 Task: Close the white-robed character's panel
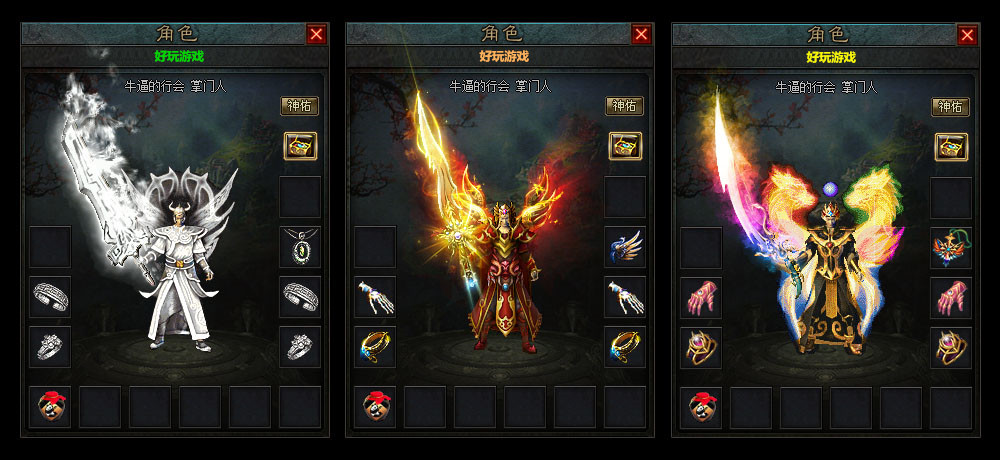click(316, 34)
